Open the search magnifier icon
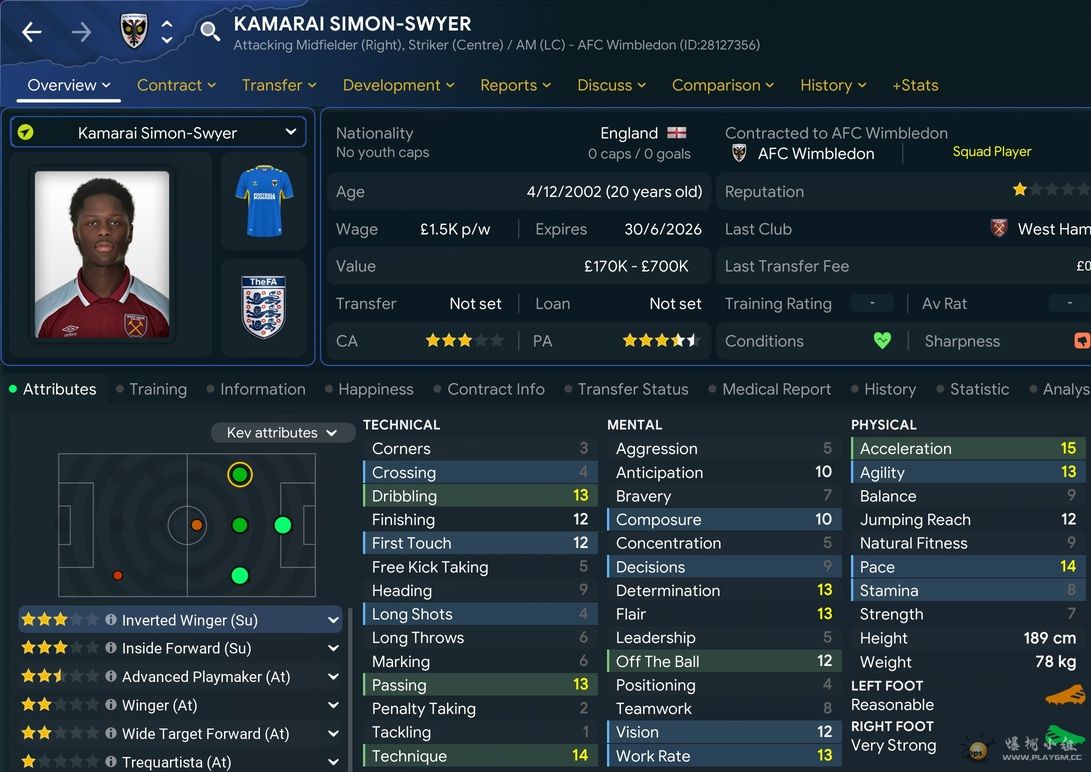The width and height of the screenshot is (1091, 772). [210, 32]
